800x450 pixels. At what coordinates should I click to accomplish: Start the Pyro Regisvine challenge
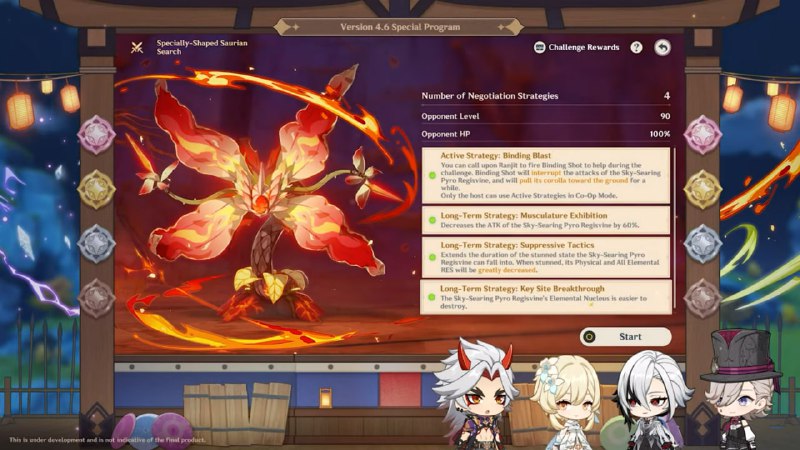point(626,337)
